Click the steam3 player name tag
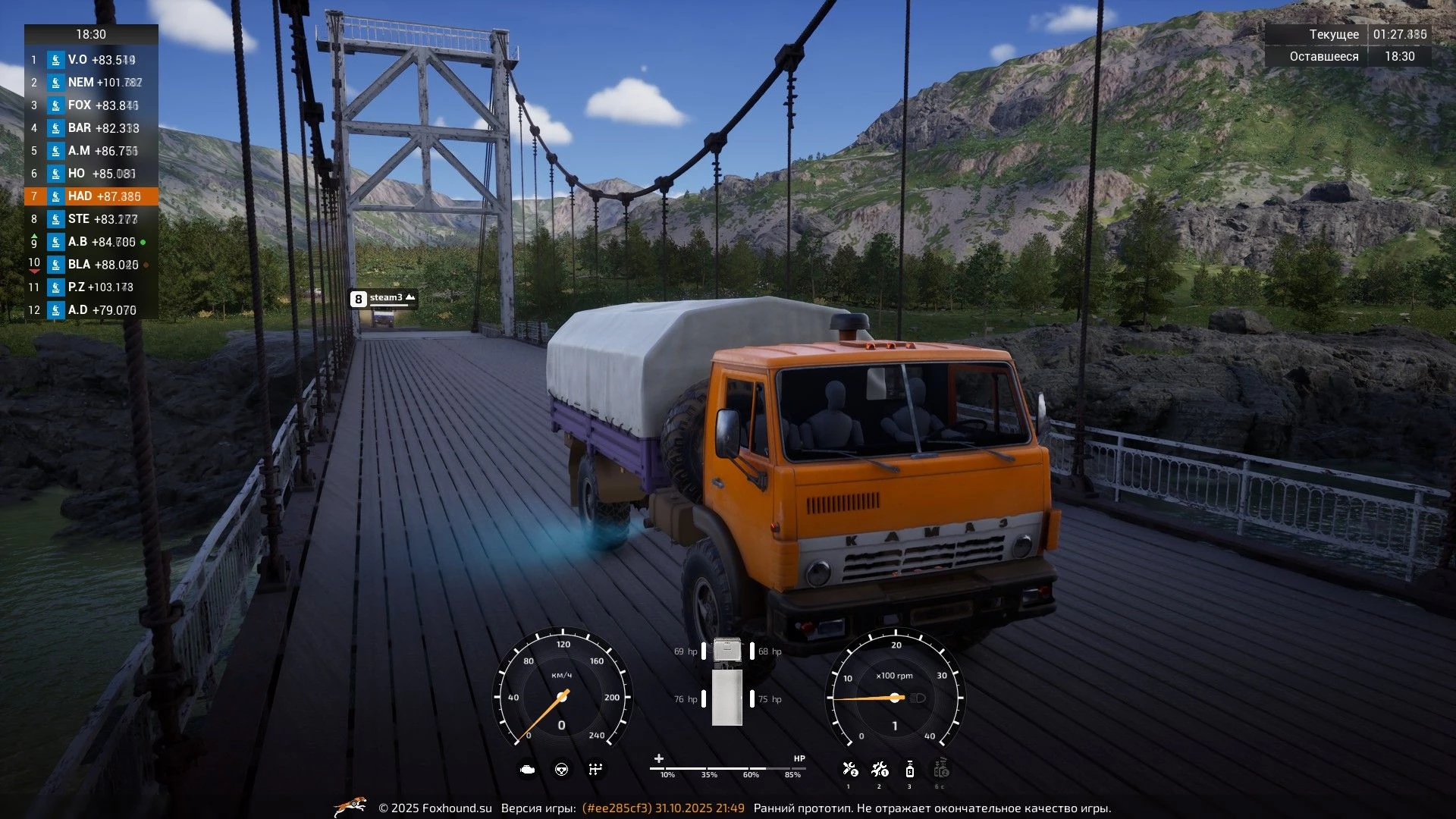 384,299
